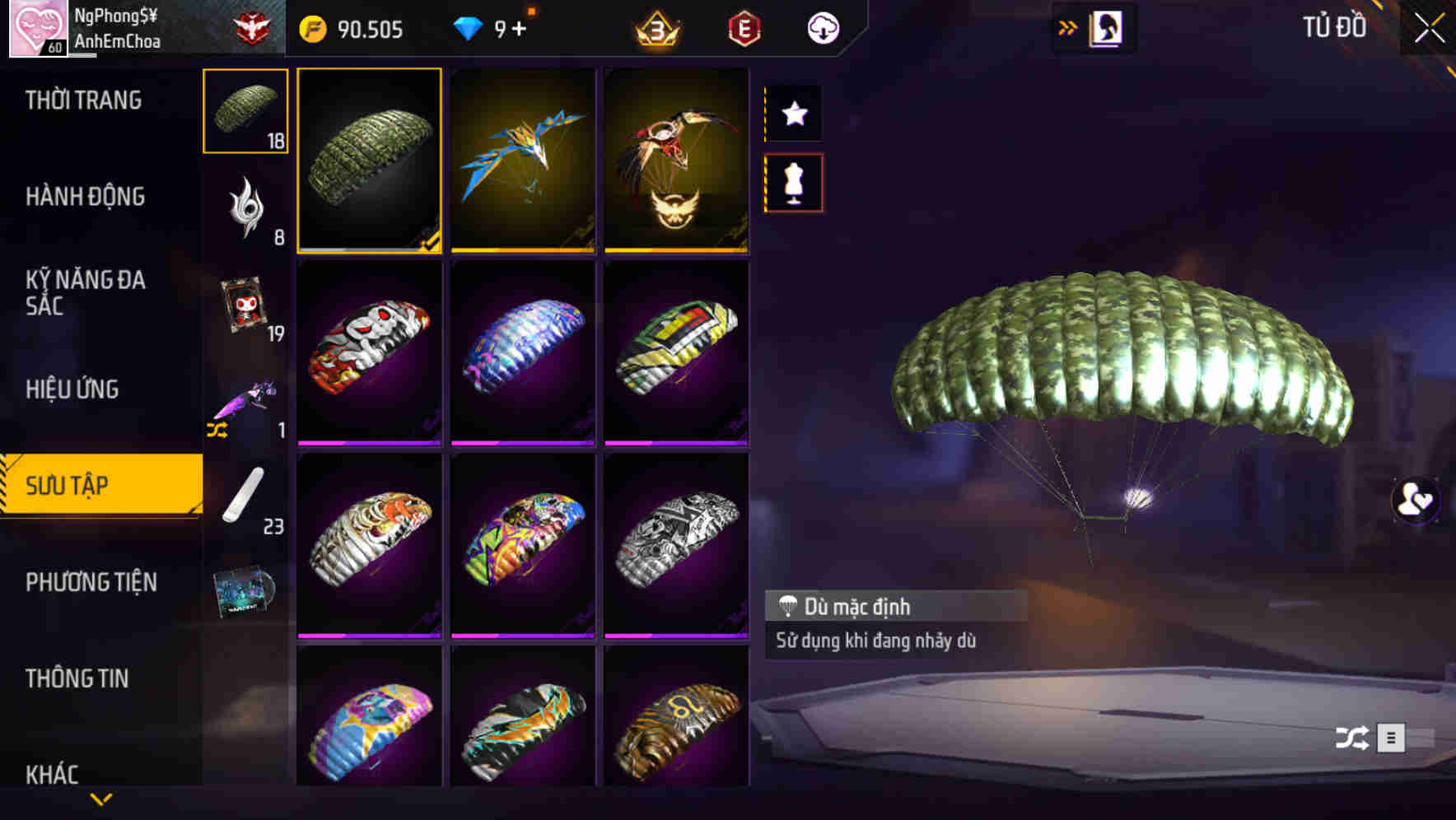The height and width of the screenshot is (820, 1456).
Task: Toggle the friend preview icon on right edge
Action: click(x=1414, y=502)
